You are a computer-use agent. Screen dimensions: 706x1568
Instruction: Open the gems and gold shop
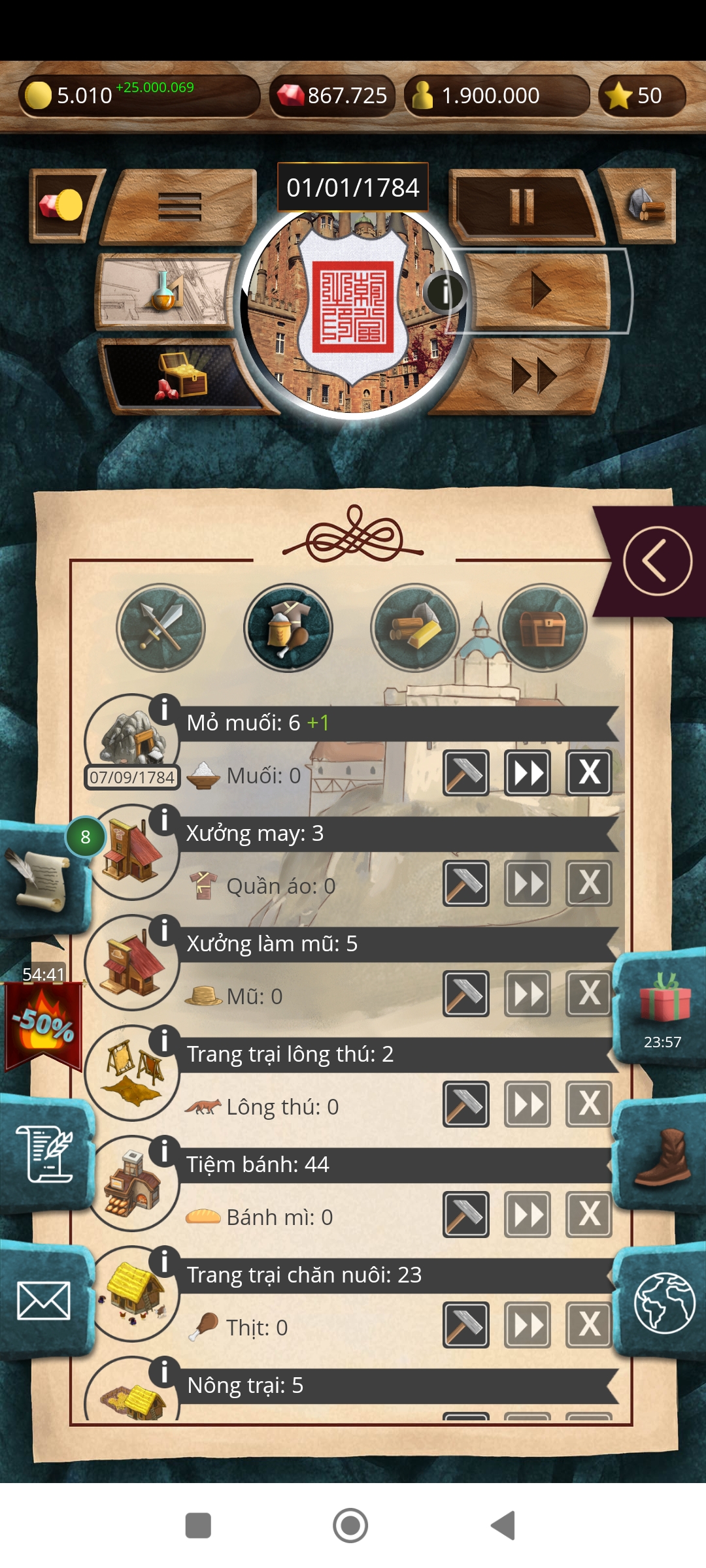point(62,206)
